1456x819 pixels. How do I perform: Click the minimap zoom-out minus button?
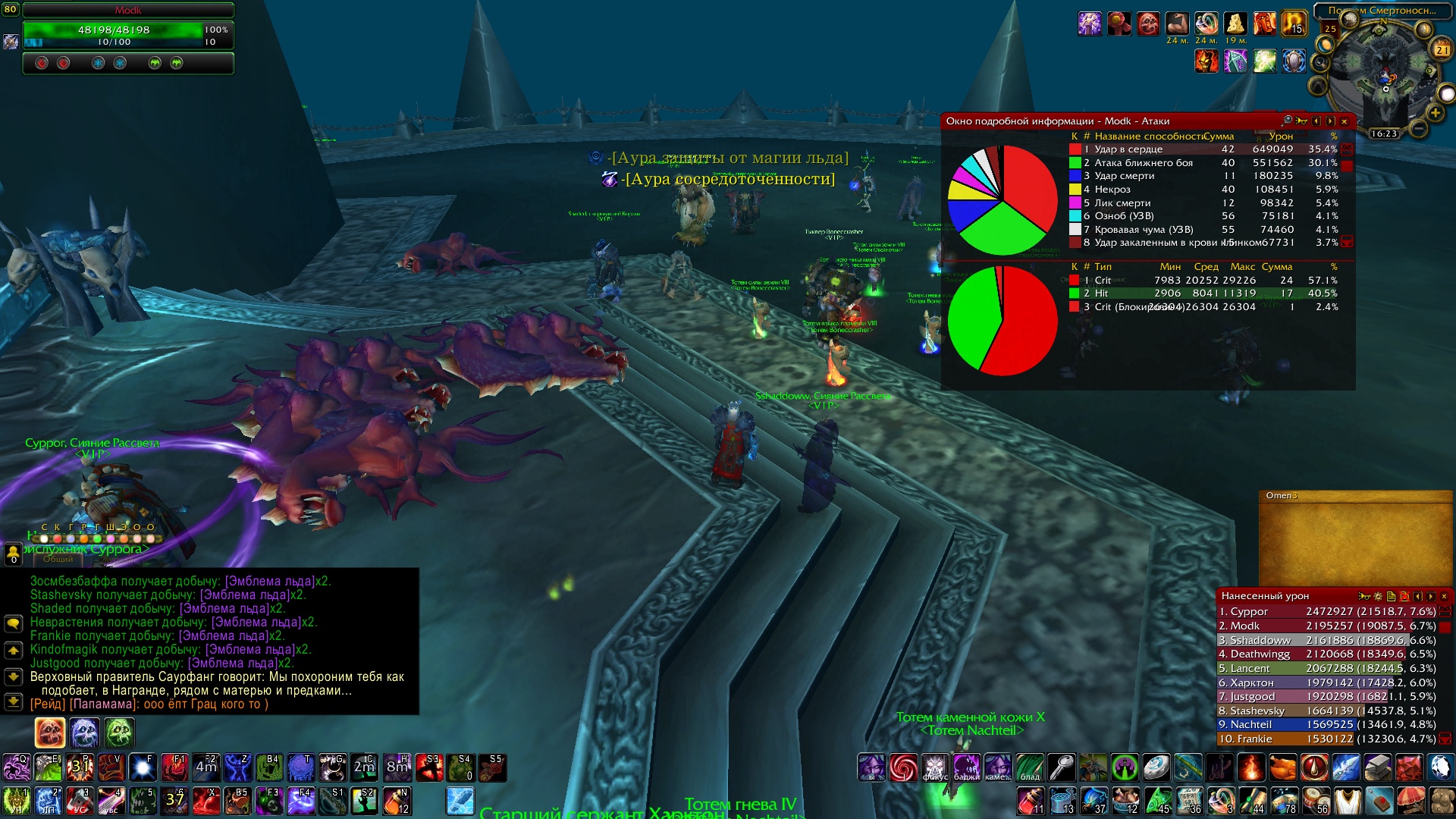(x=1419, y=128)
